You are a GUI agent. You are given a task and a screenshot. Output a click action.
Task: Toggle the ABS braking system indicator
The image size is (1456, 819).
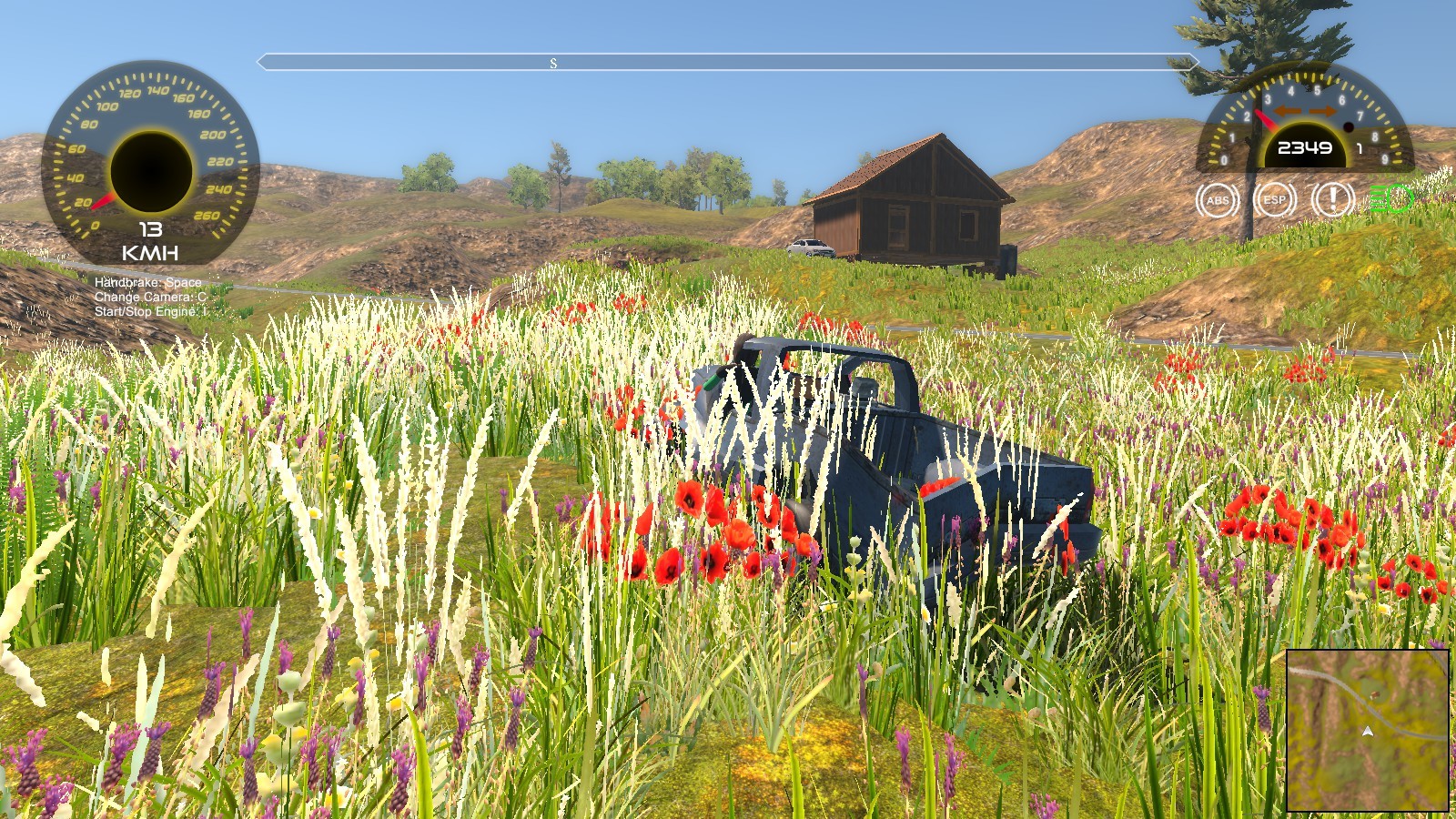click(1216, 201)
